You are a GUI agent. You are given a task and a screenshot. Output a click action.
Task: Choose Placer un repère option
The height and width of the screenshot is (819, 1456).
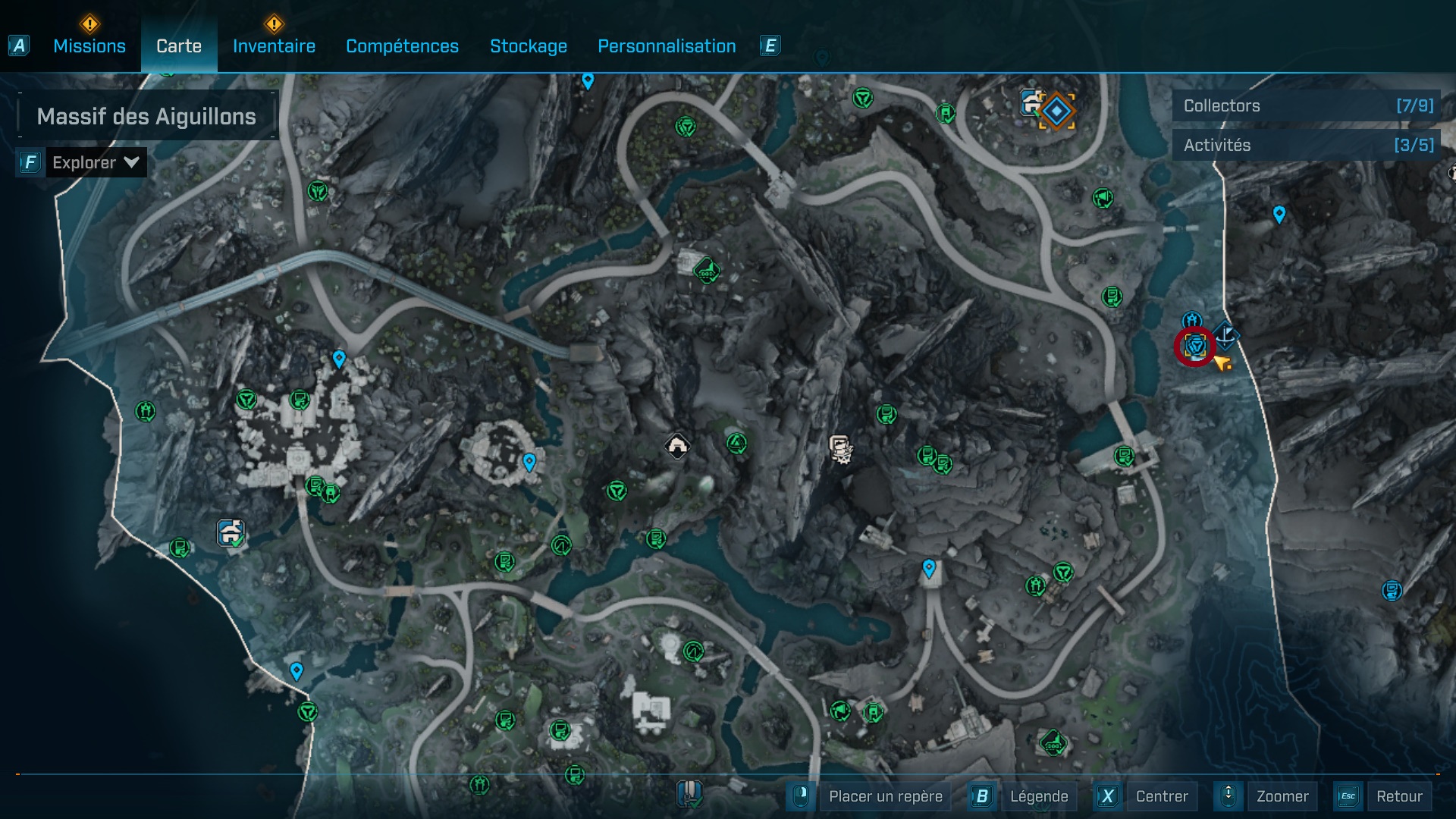click(x=885, y=796)
